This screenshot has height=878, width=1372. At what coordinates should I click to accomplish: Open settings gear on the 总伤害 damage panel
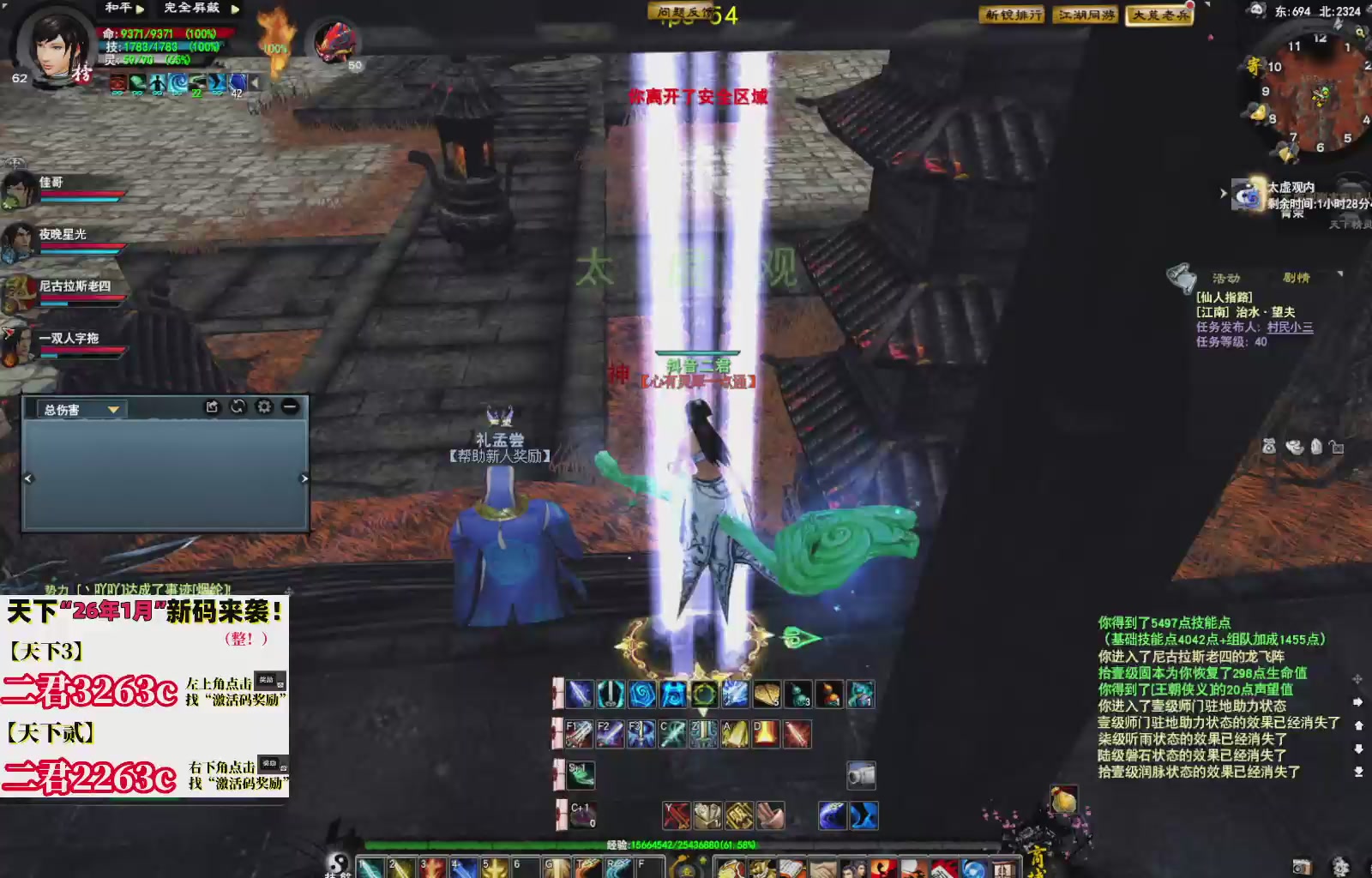(263, 409)
